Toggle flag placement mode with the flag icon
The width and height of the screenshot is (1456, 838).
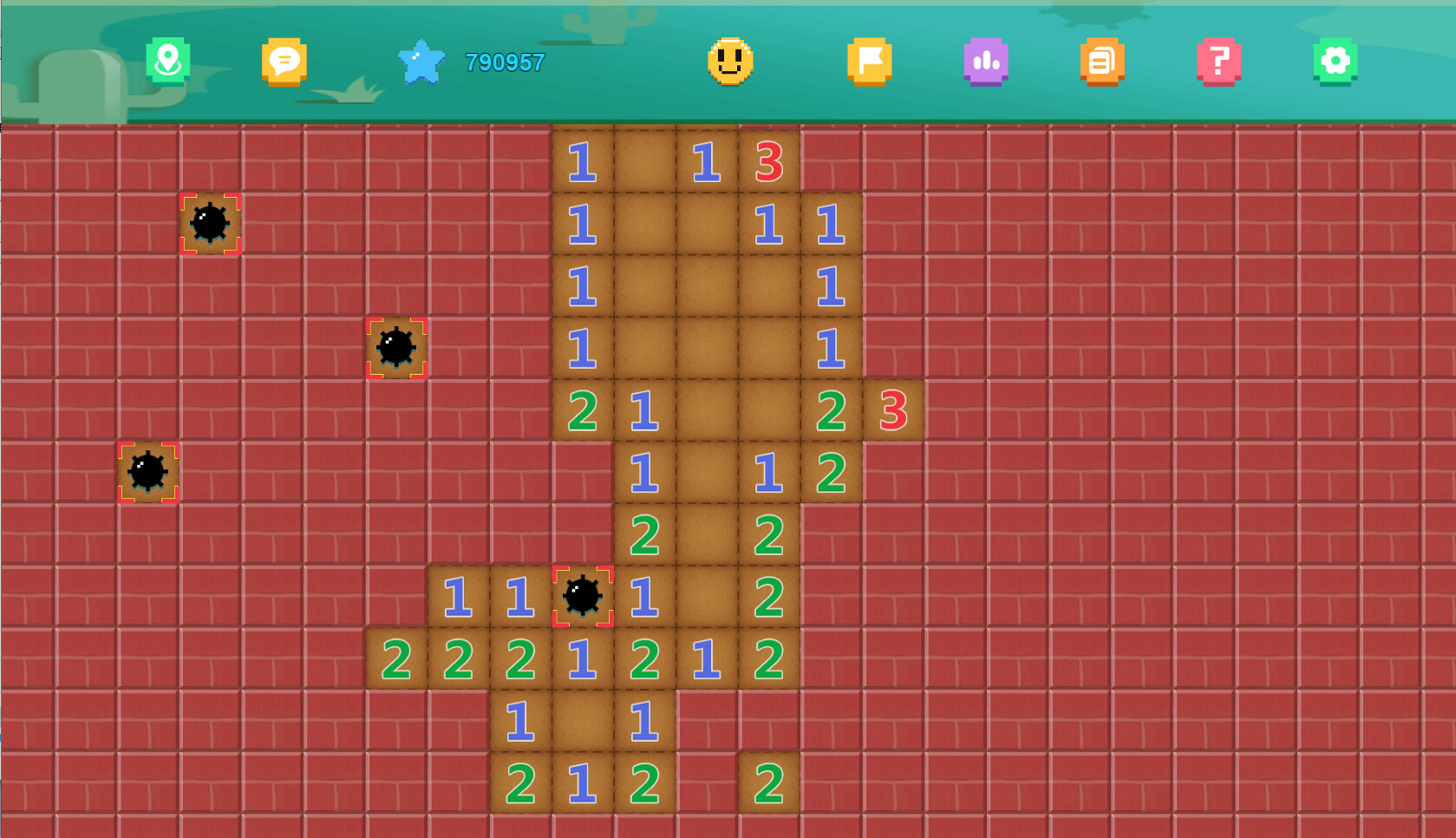870,62
